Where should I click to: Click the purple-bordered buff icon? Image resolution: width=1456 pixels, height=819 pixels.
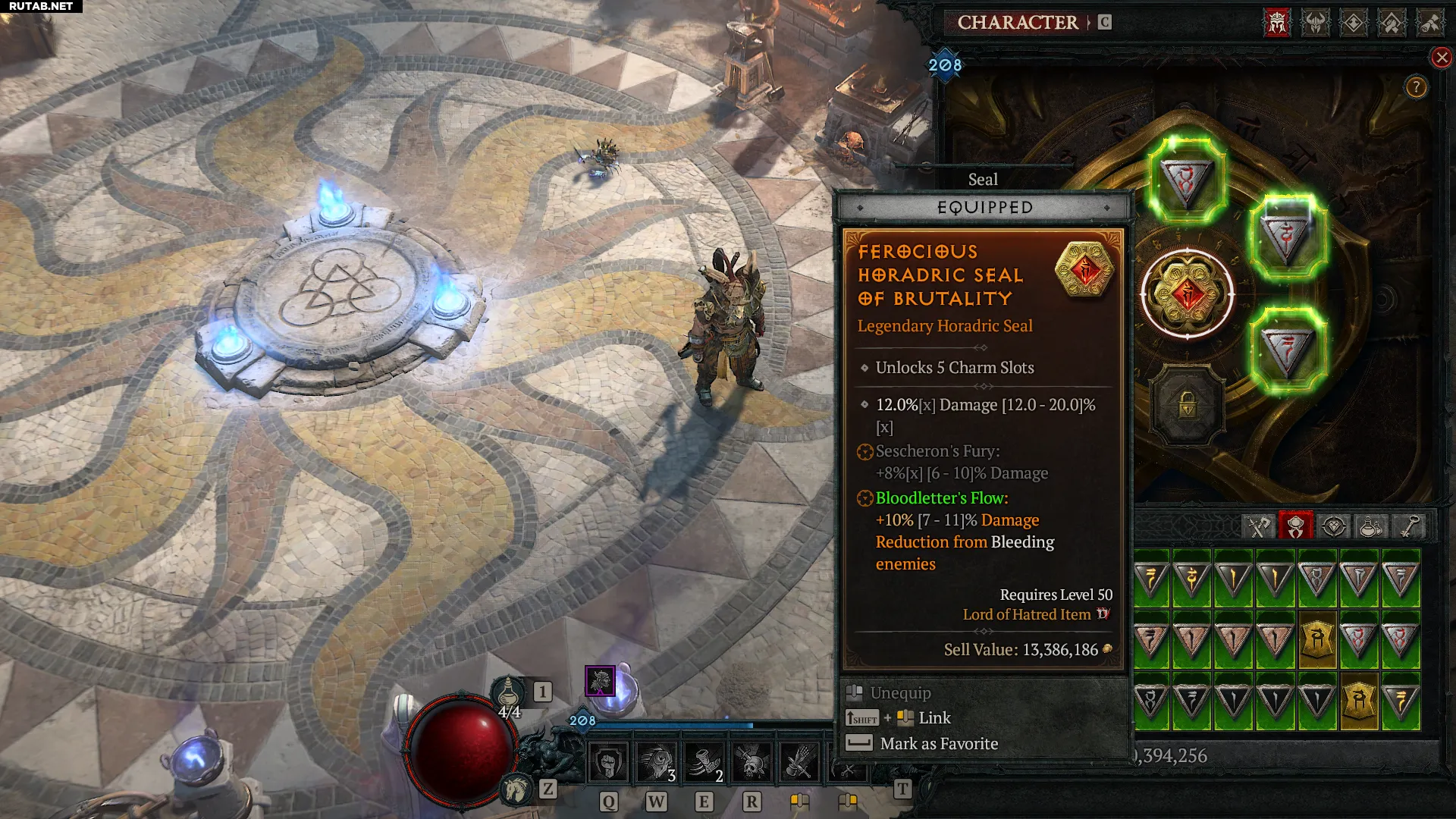pos(600,680)
